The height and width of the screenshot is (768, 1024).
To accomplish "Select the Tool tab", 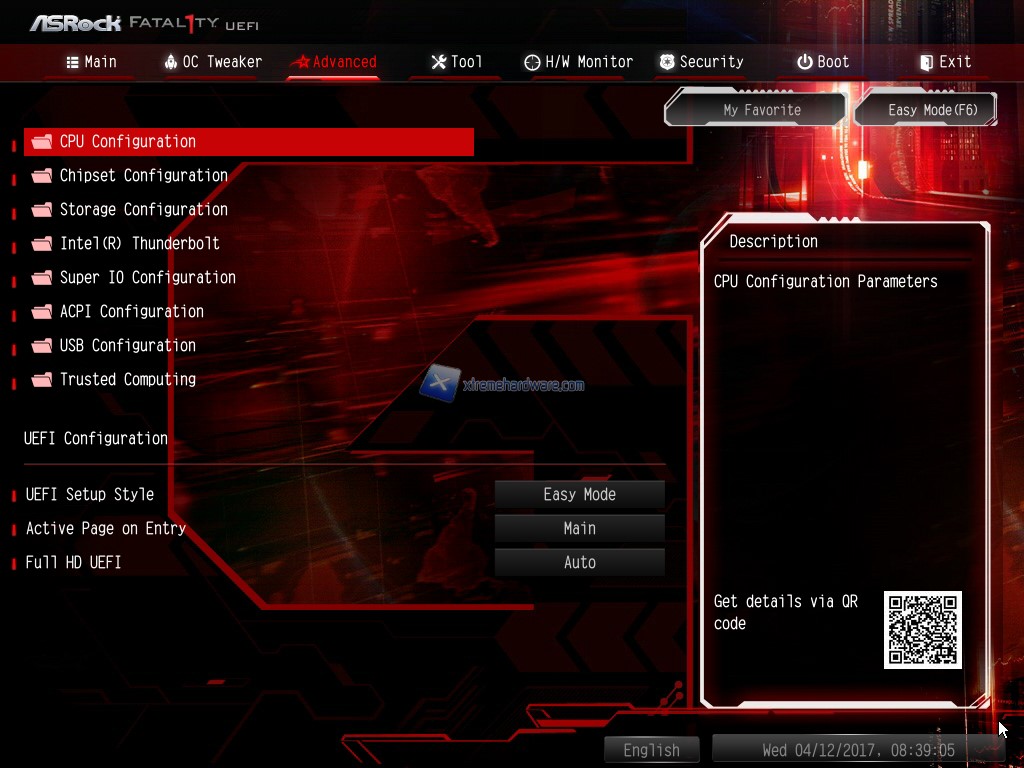I will (456, 62).
